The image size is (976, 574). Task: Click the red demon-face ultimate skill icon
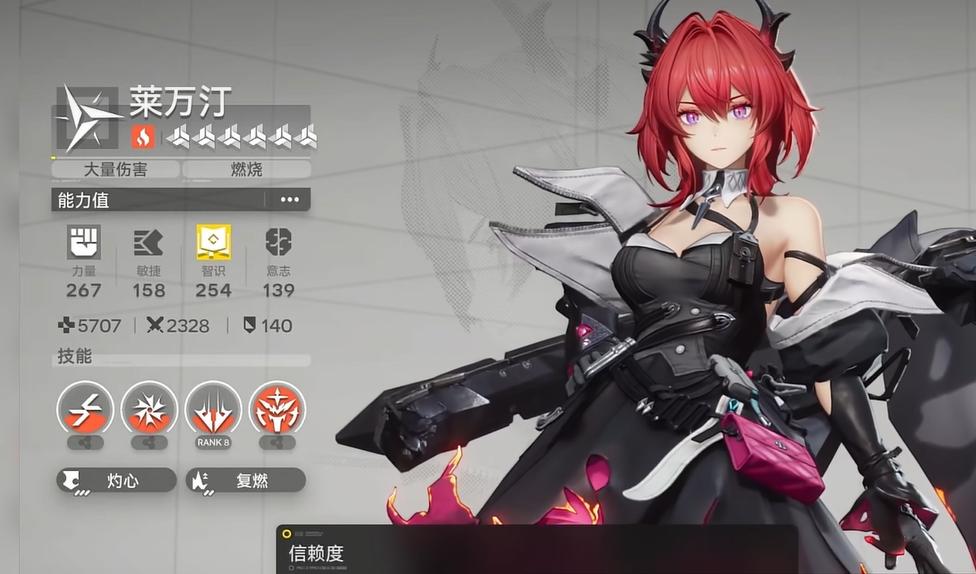click(277, 409)
